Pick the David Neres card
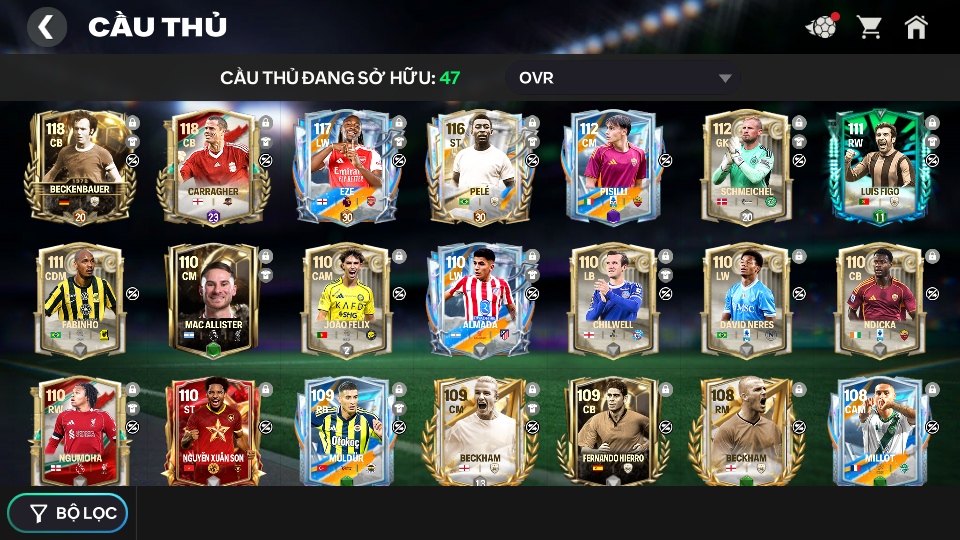The height and width of the screenshot is (540, 960). coord(747,300)
